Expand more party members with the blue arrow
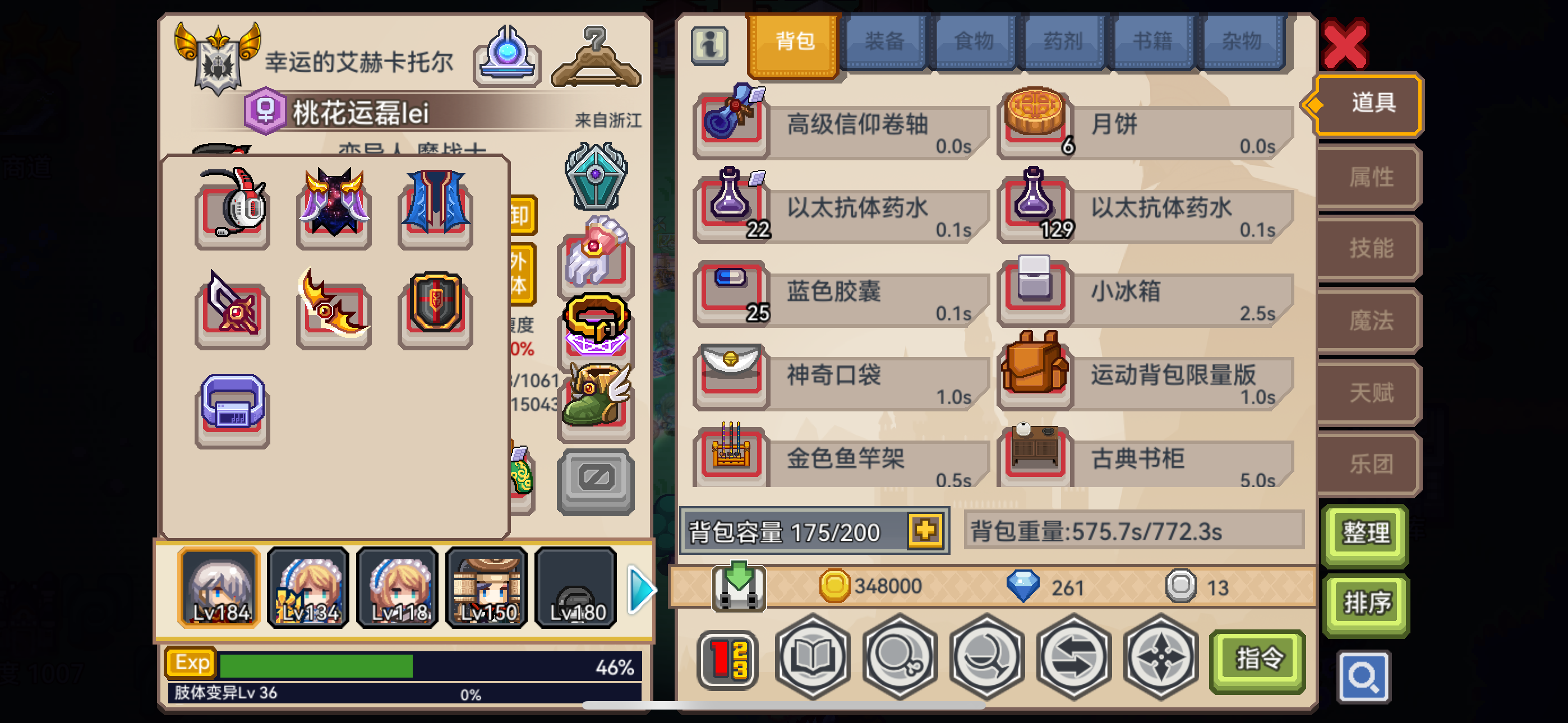The width and height of the screenshot is (1568, 723). click(x=642, y=588)
